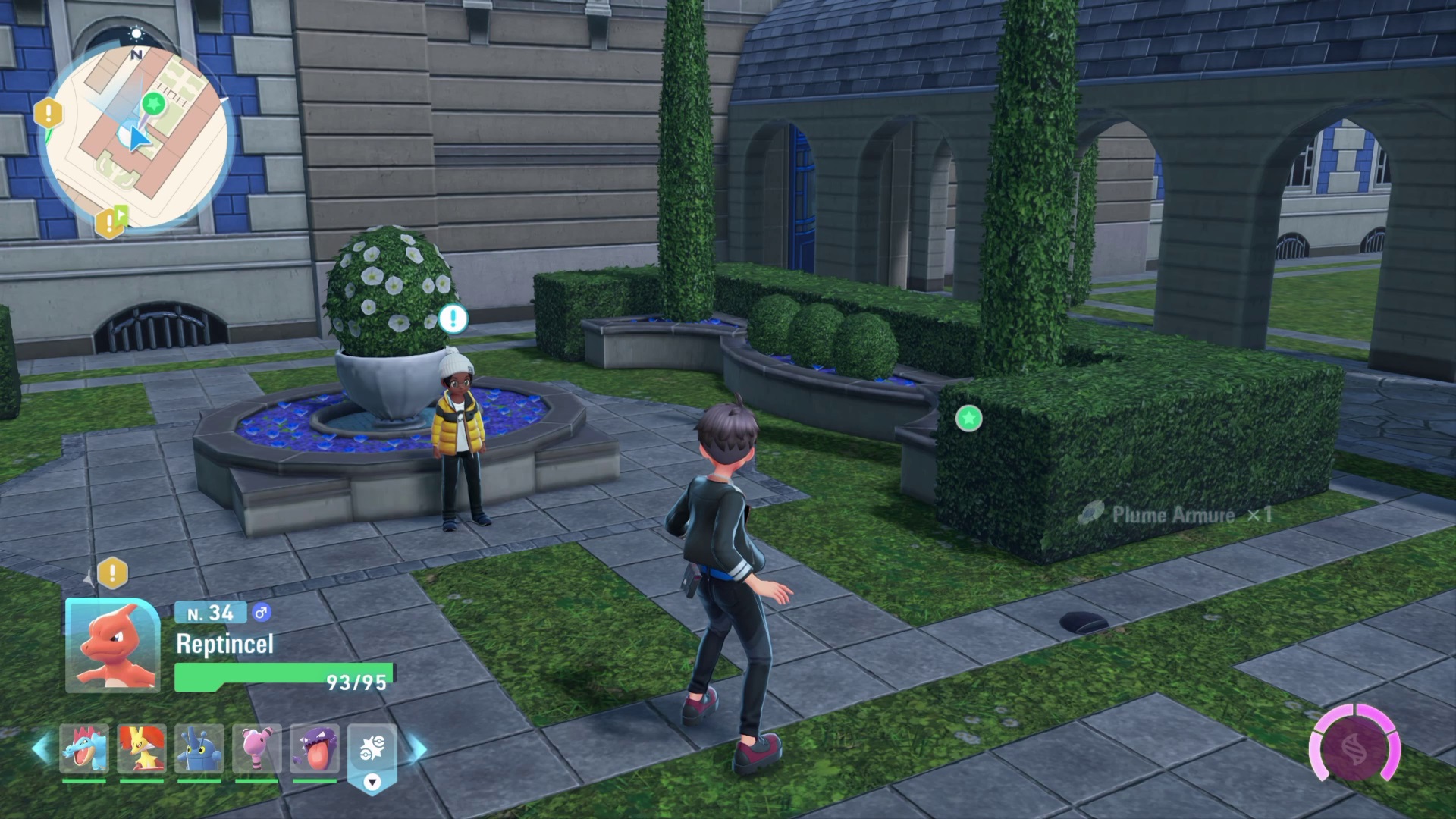The width and height of the screenshot is (1456, 819).
Task: Click the exclamation bubble above the NPC
Action: (x=453, y=318)
